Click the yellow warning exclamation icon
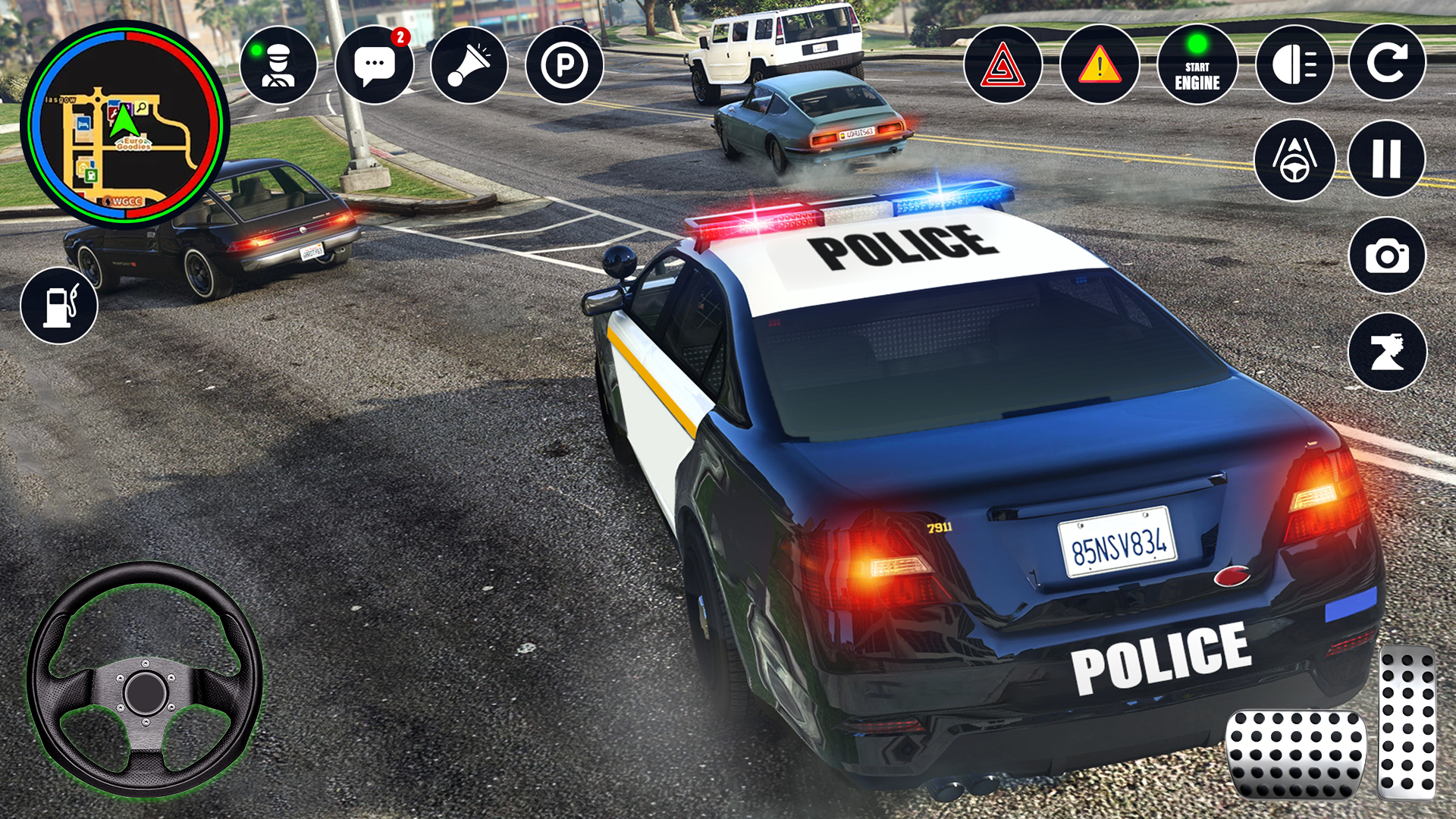Viewport: 1456px width, 819px height. coord(1100,64)
